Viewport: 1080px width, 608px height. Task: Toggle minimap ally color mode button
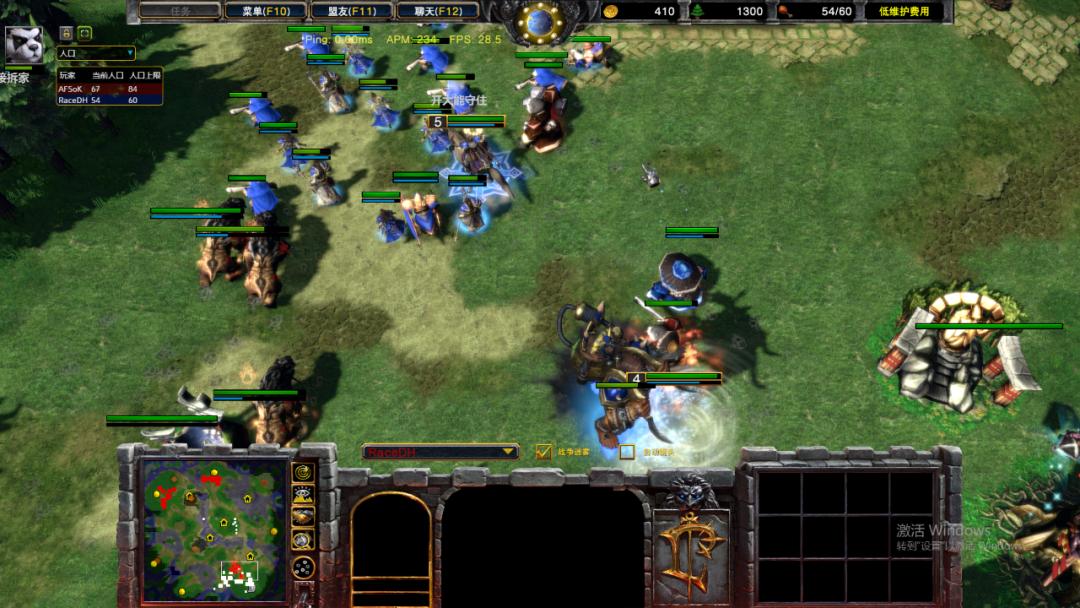[x=302, y=517]
